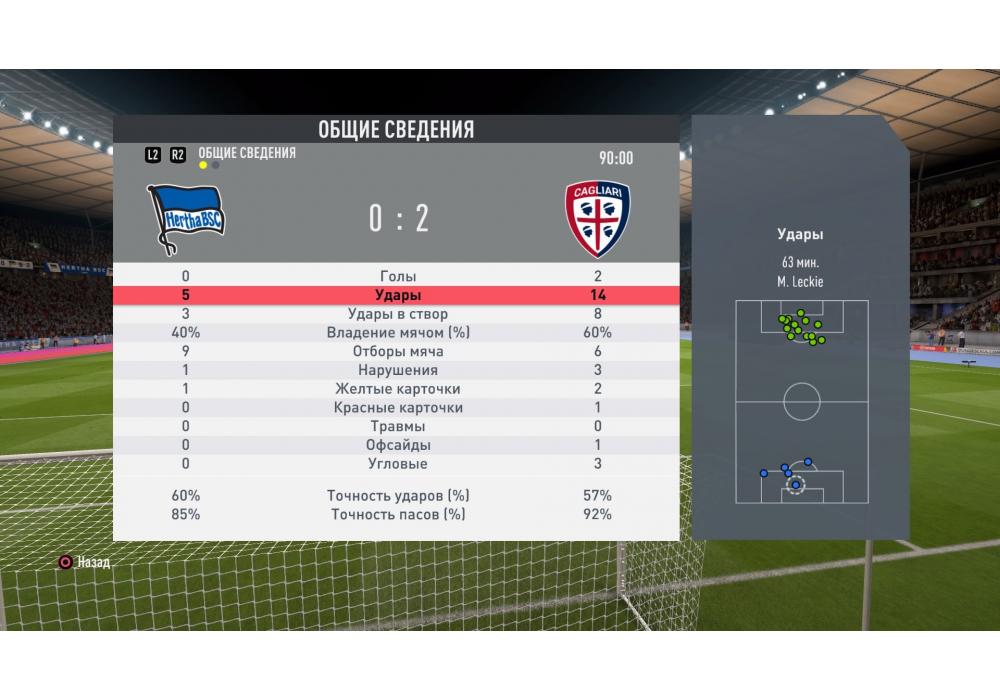Choose the Желтые карточки row
The width and height of the screenshot is (1000, 700).
click(398, 389)
